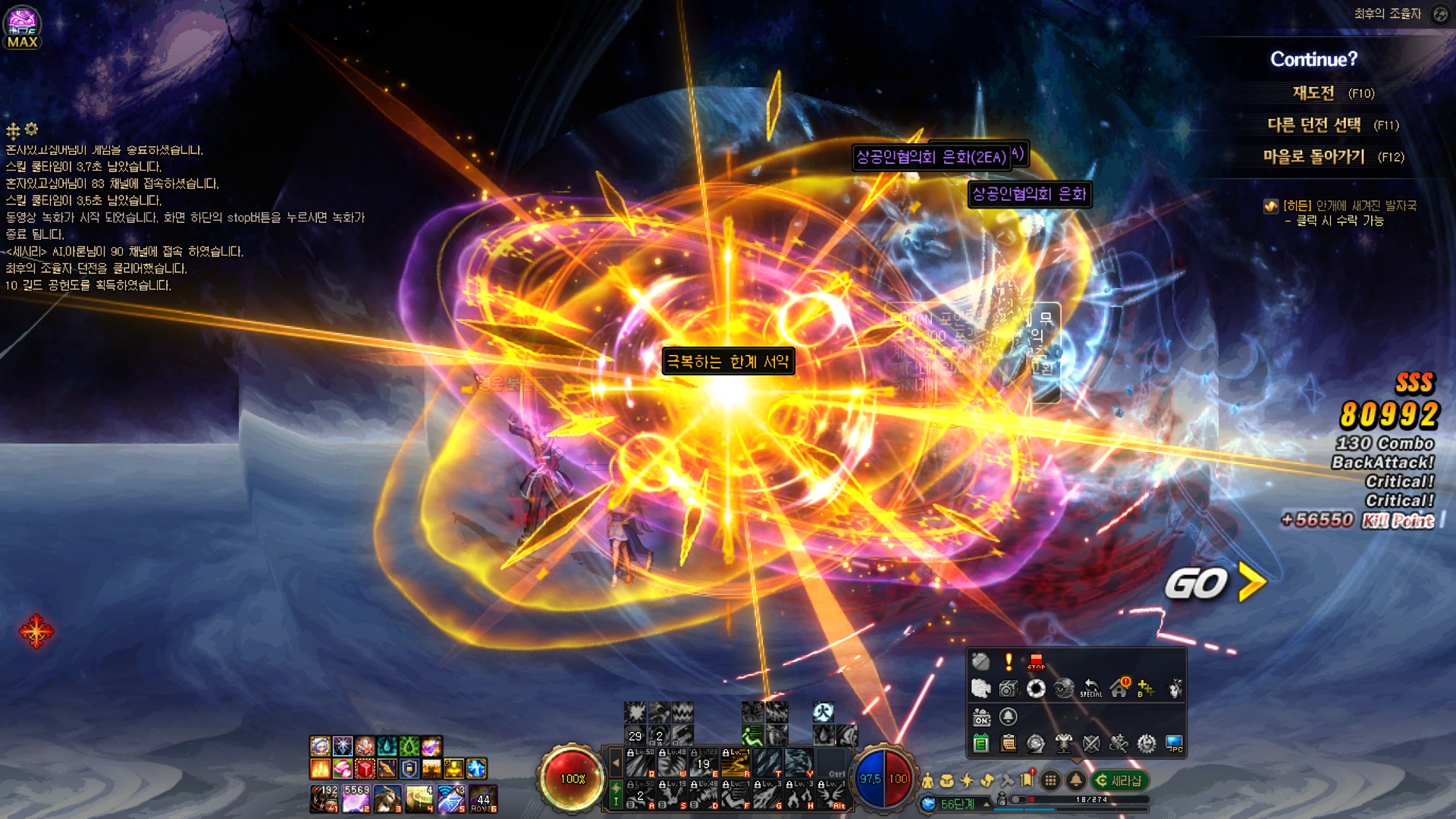
Task: Open the SPECIAL arrow icon
Action: coord(1090,688)
